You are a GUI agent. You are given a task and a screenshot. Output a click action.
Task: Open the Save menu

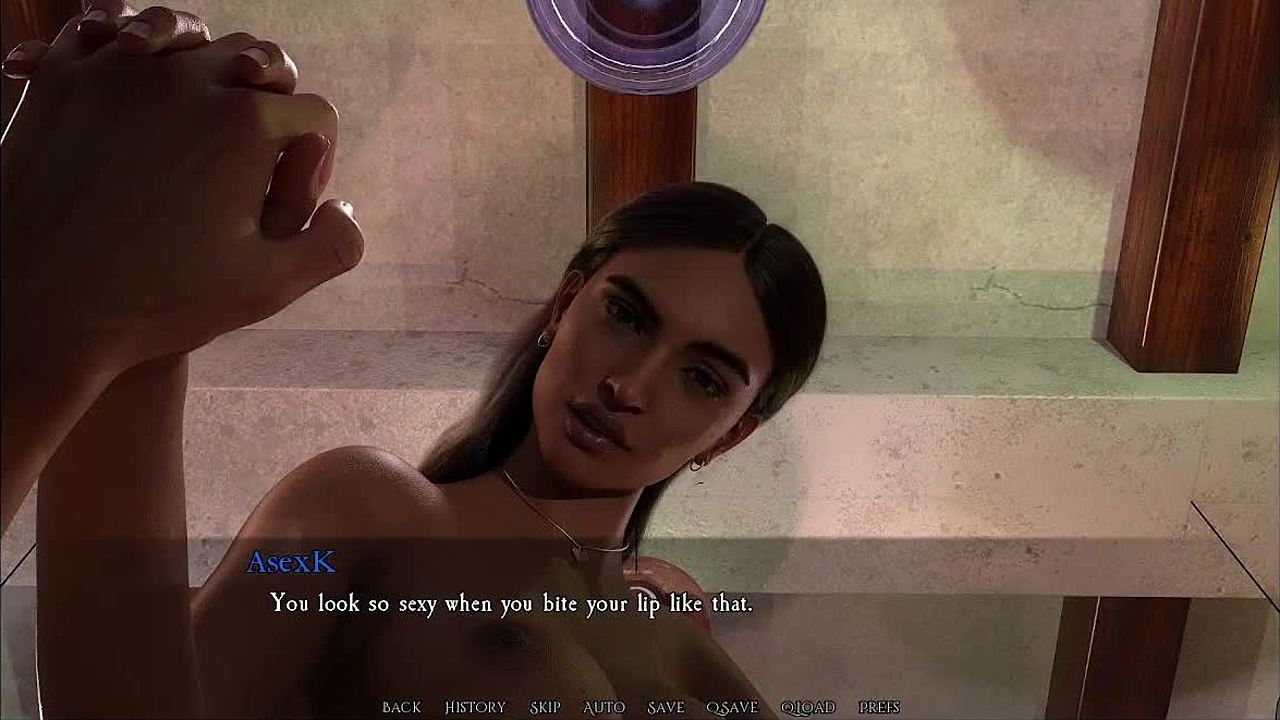click(666, 707)
